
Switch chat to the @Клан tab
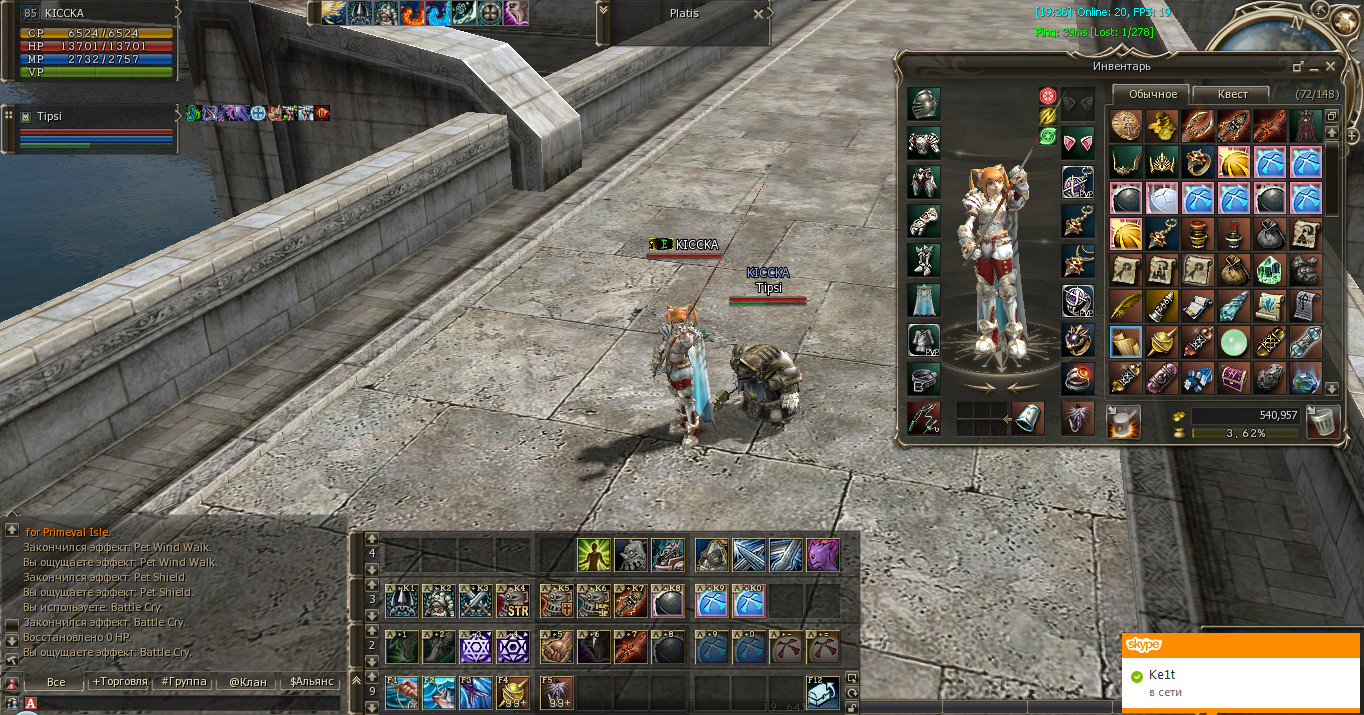click(x=248, y=682)
